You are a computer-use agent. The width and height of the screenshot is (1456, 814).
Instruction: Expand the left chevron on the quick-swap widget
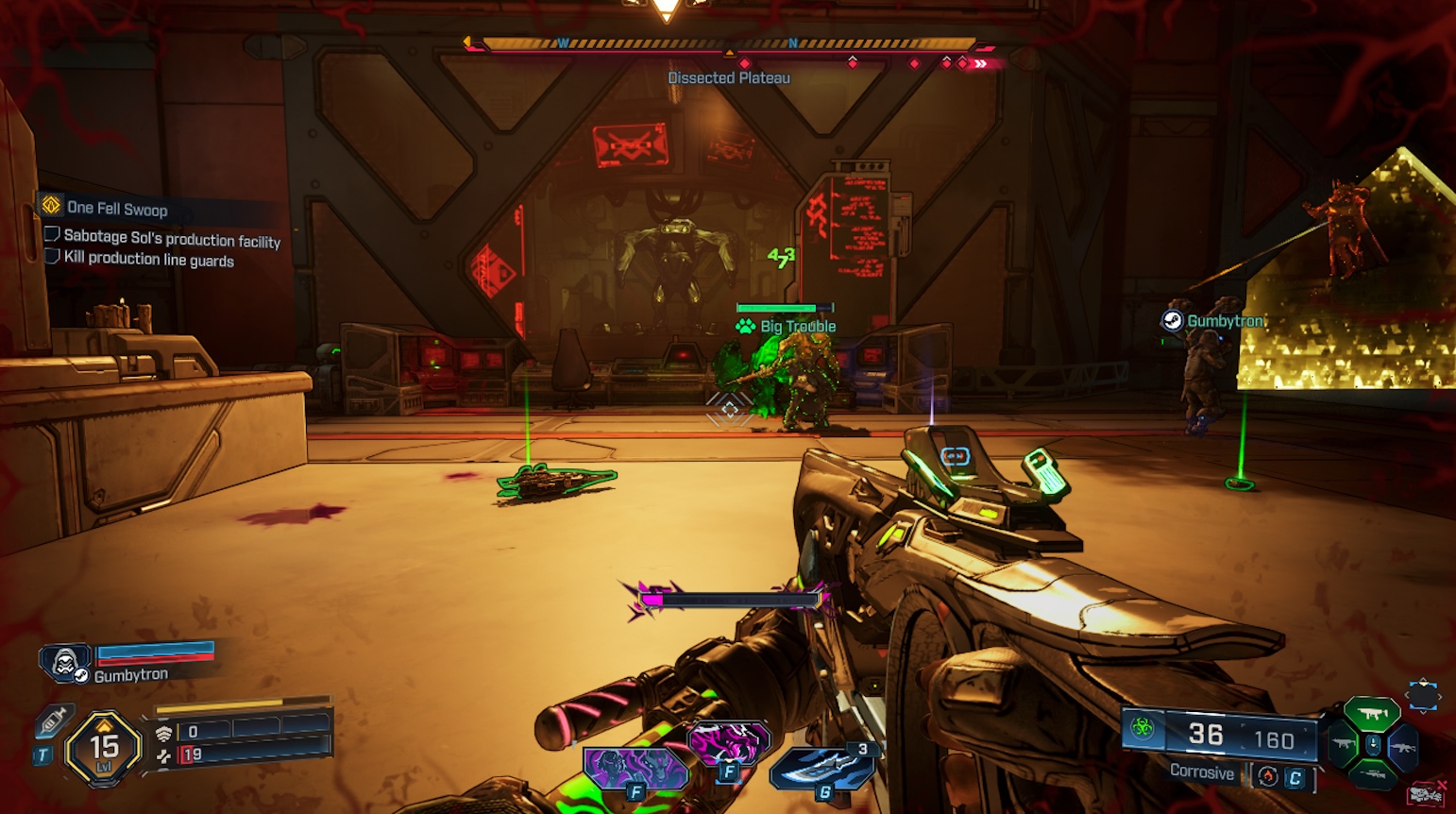coord(1407,696)
